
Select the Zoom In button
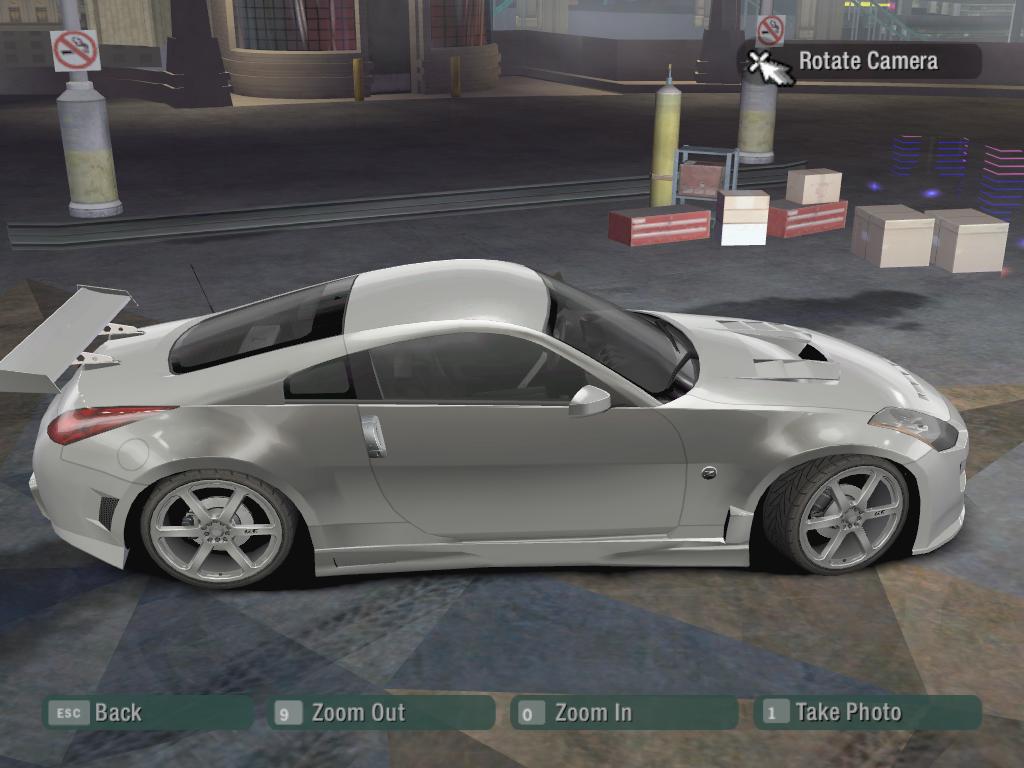click(622, 713)
